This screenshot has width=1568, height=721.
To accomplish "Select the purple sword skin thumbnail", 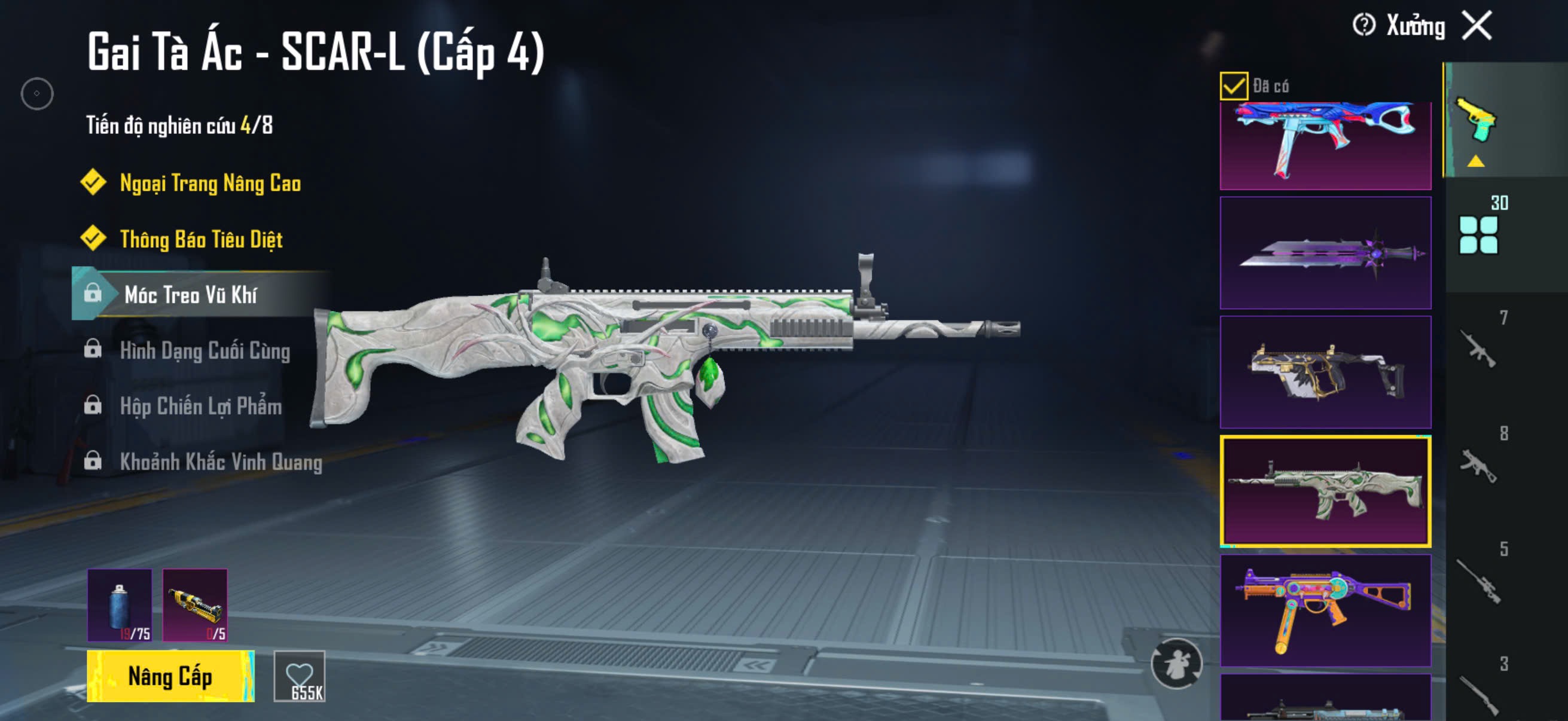I will (1325, 253).
